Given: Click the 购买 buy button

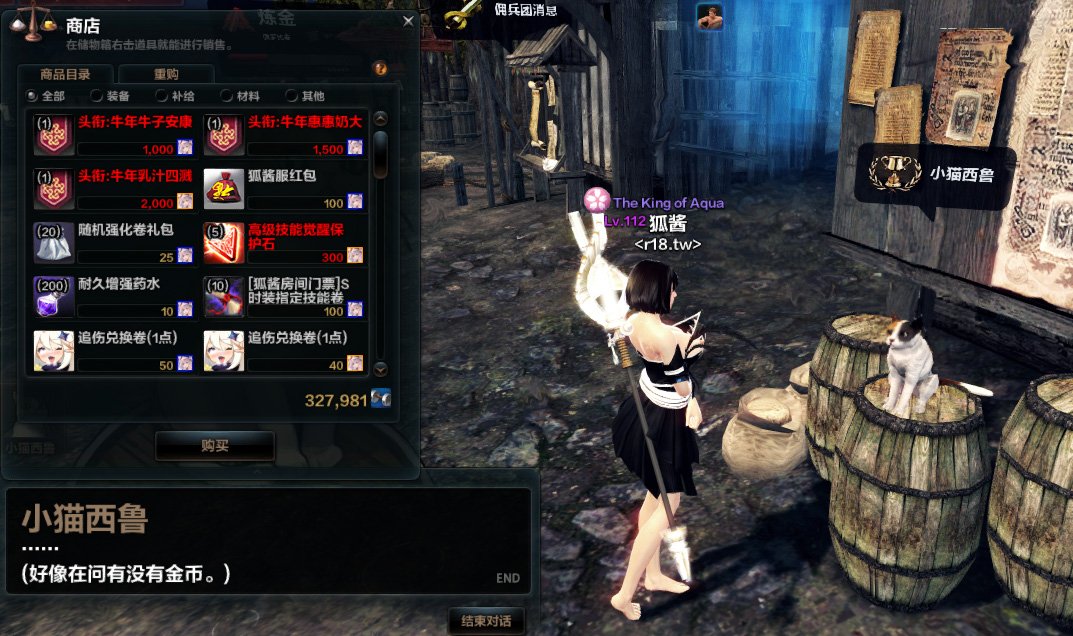Looking at the screenshot, I should point(215,446).
